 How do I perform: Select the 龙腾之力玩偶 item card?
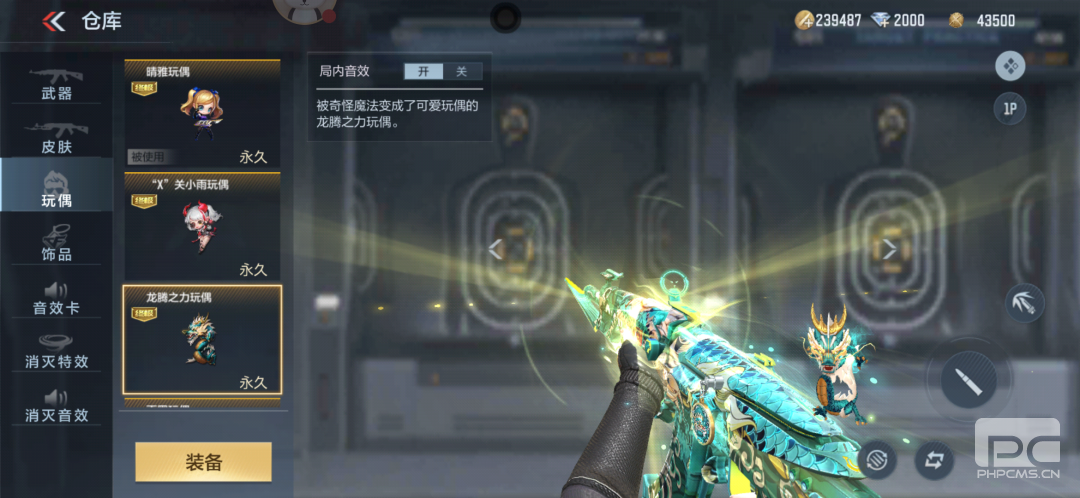tap(202, 340)
